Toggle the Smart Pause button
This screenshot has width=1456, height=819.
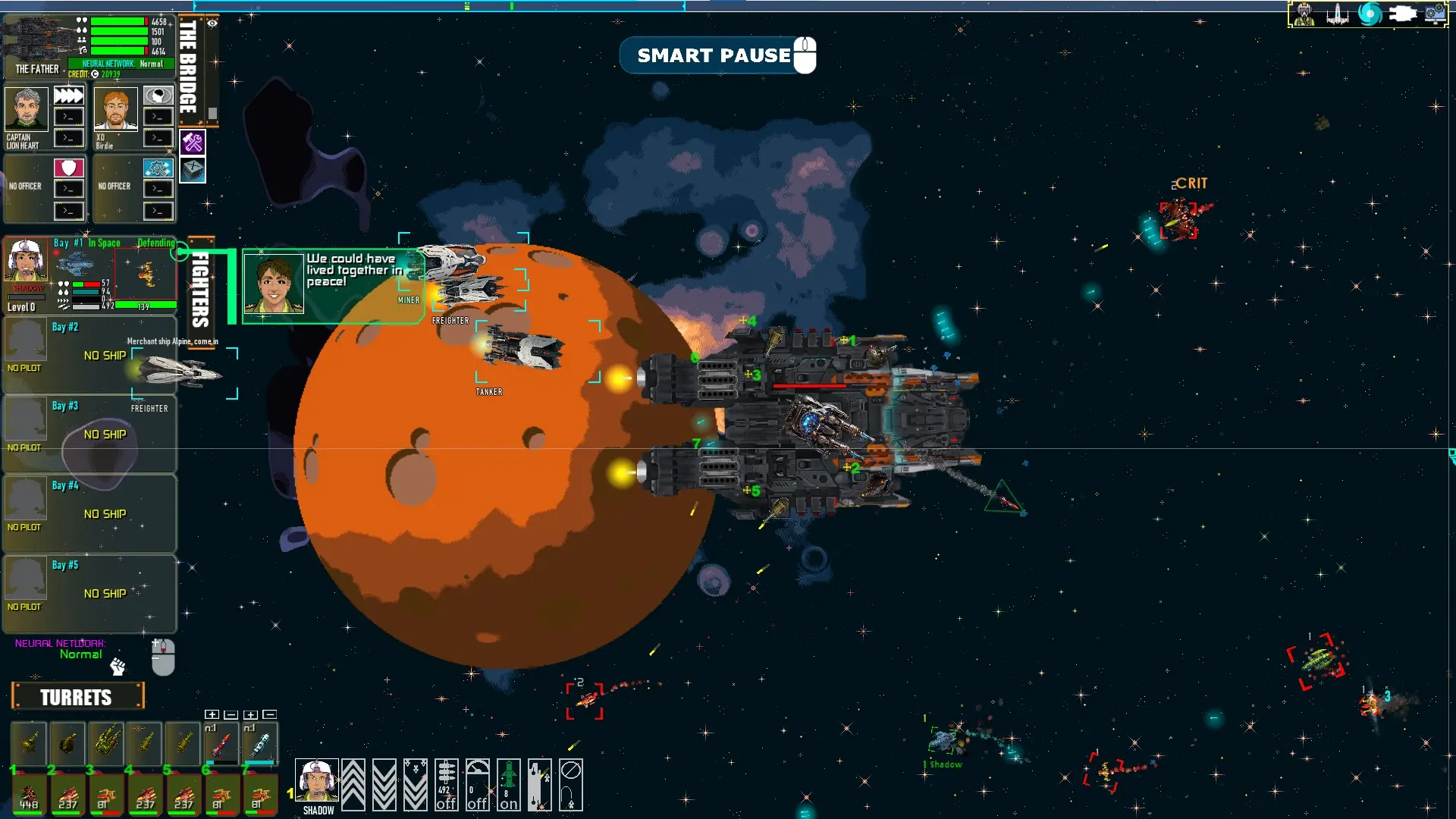coord(717,55)
